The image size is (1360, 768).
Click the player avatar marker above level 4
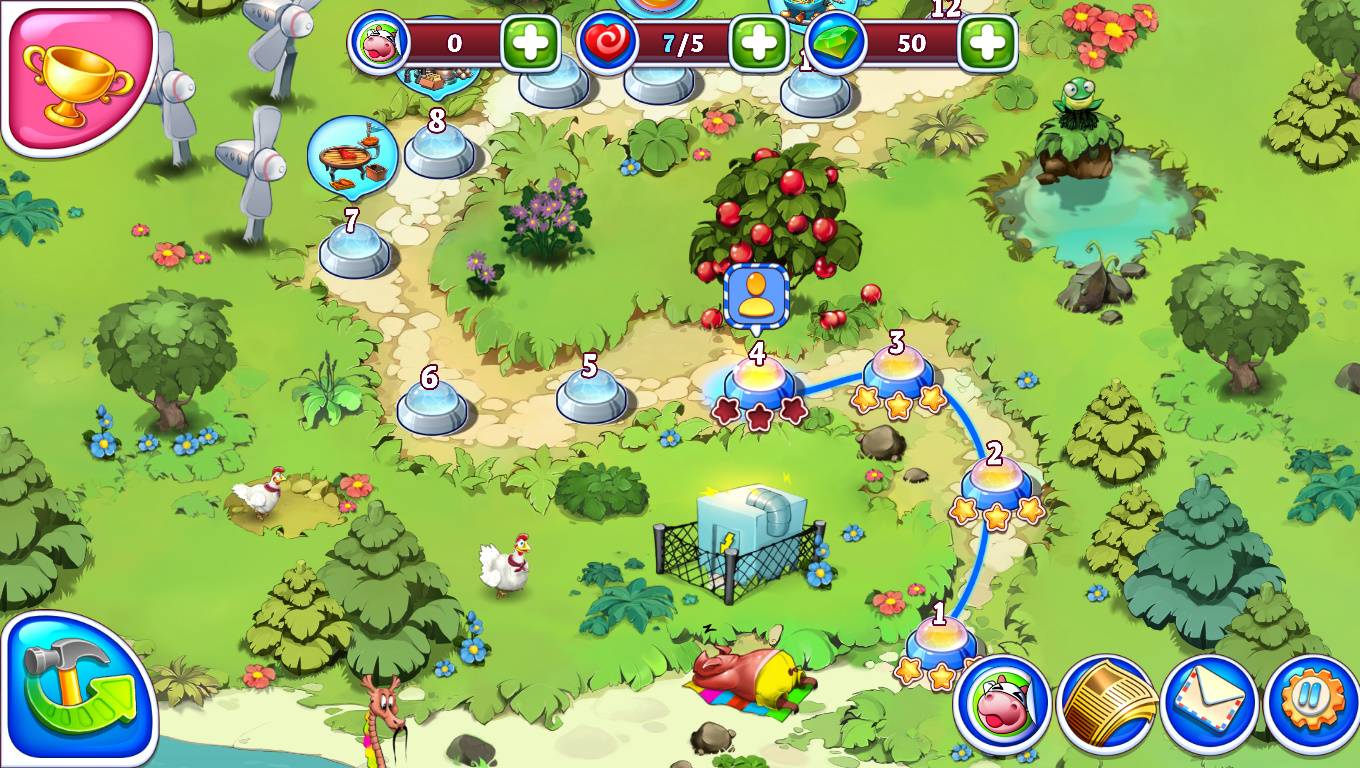click(757, 295)
